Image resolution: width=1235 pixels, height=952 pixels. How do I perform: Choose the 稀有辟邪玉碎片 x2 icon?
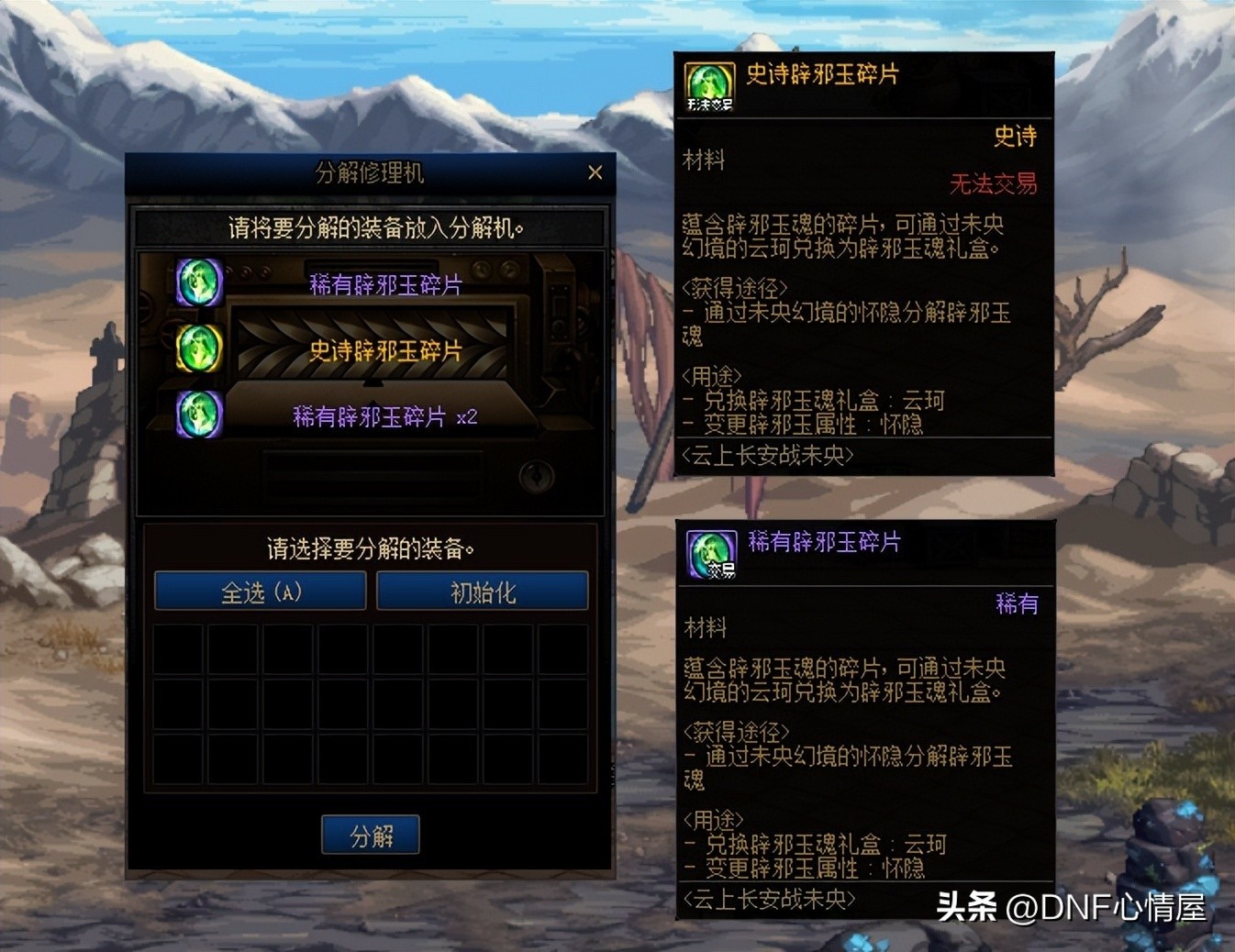(x=199, y=414)
